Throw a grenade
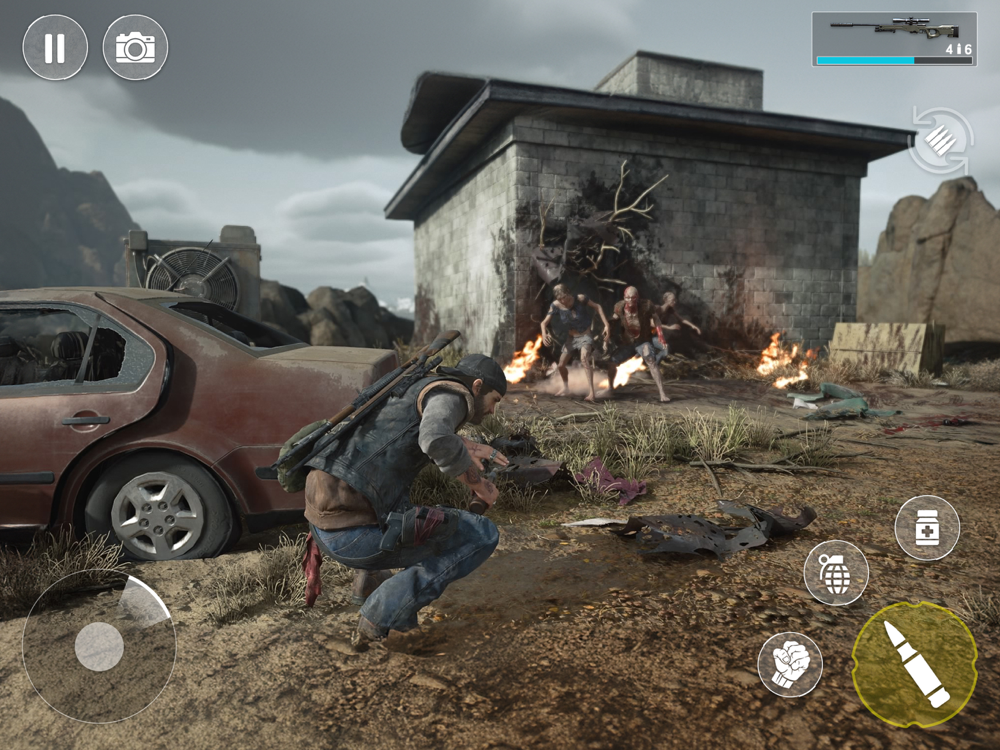 836,573
